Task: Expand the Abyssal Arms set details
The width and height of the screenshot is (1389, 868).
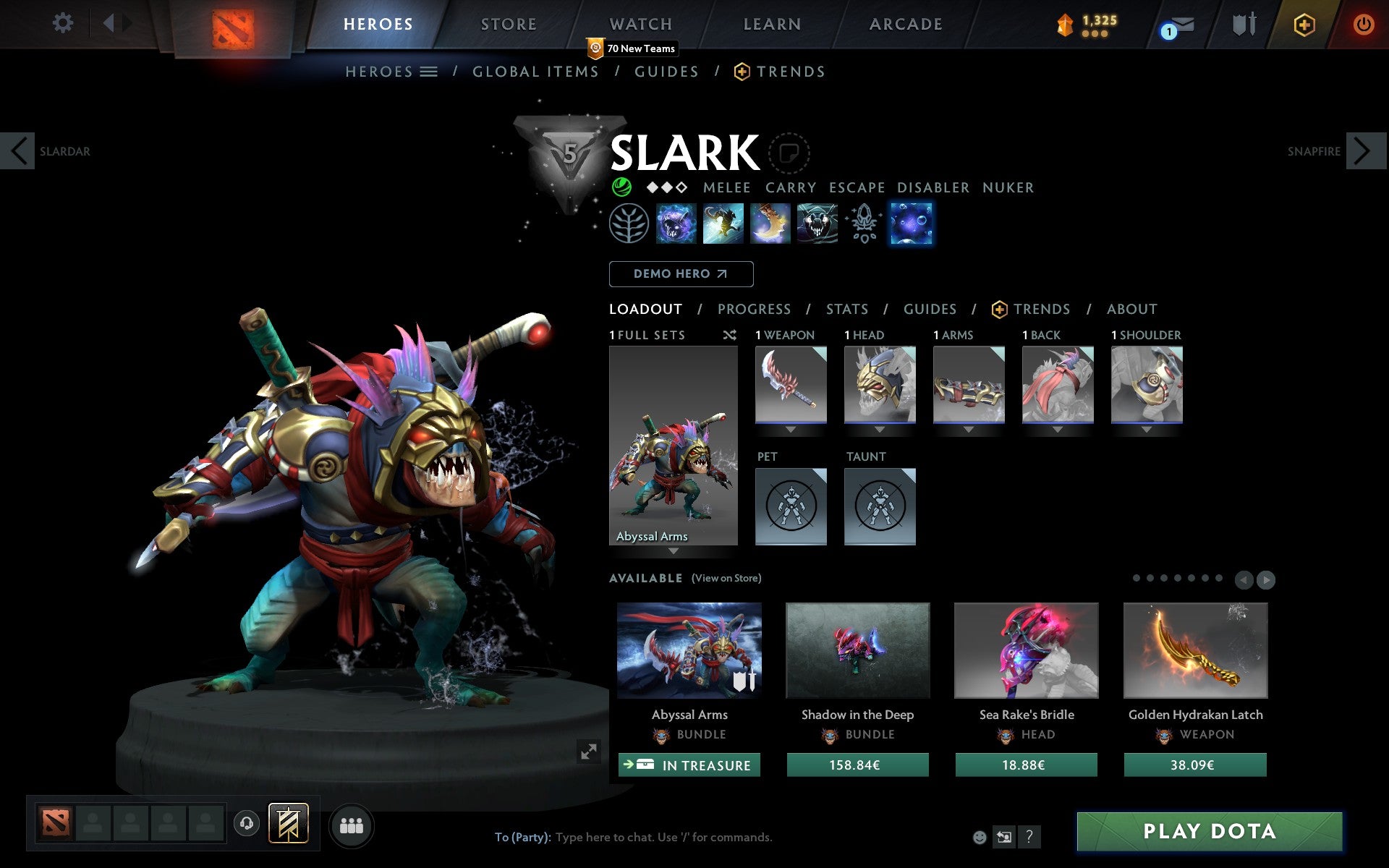Action: pos(674,550)
